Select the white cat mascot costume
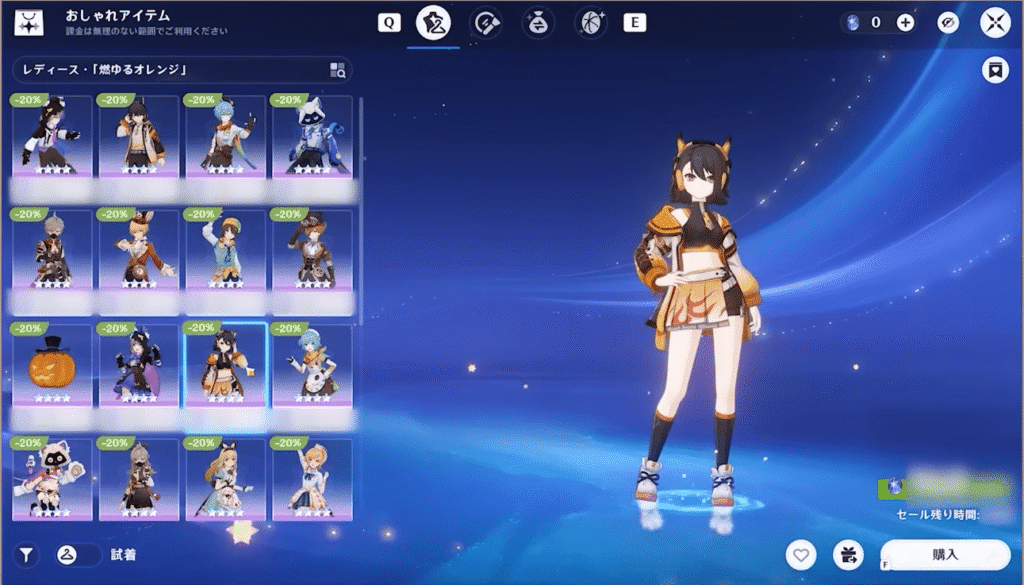The height and width of the screenshot is (585, 1024). point(52,478)
